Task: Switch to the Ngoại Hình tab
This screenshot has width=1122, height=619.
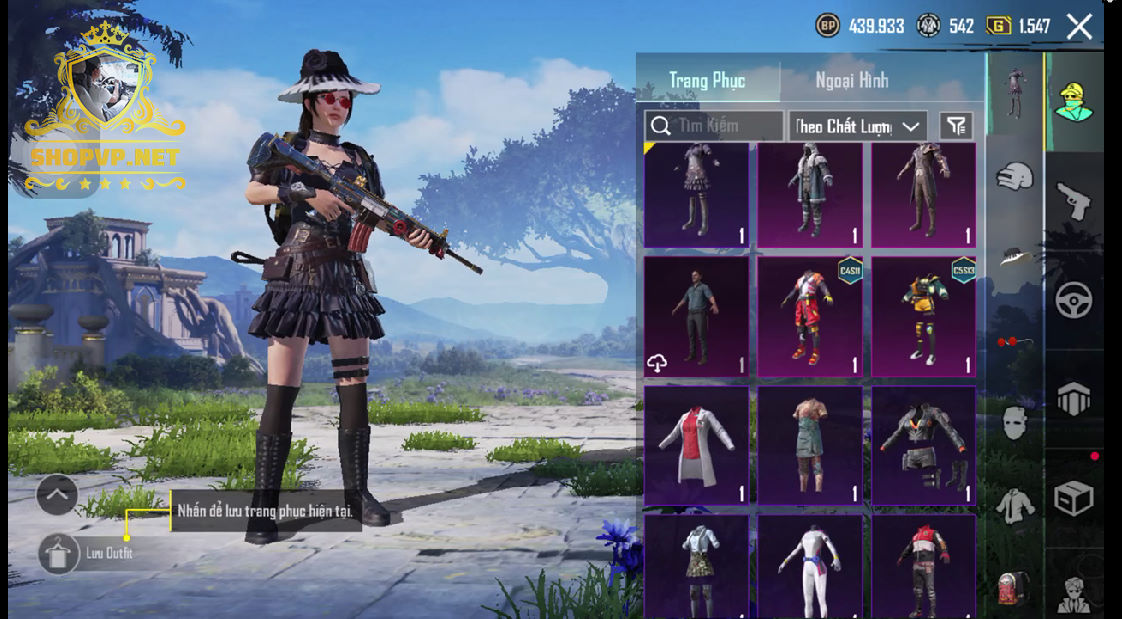Action: point(851,81)
